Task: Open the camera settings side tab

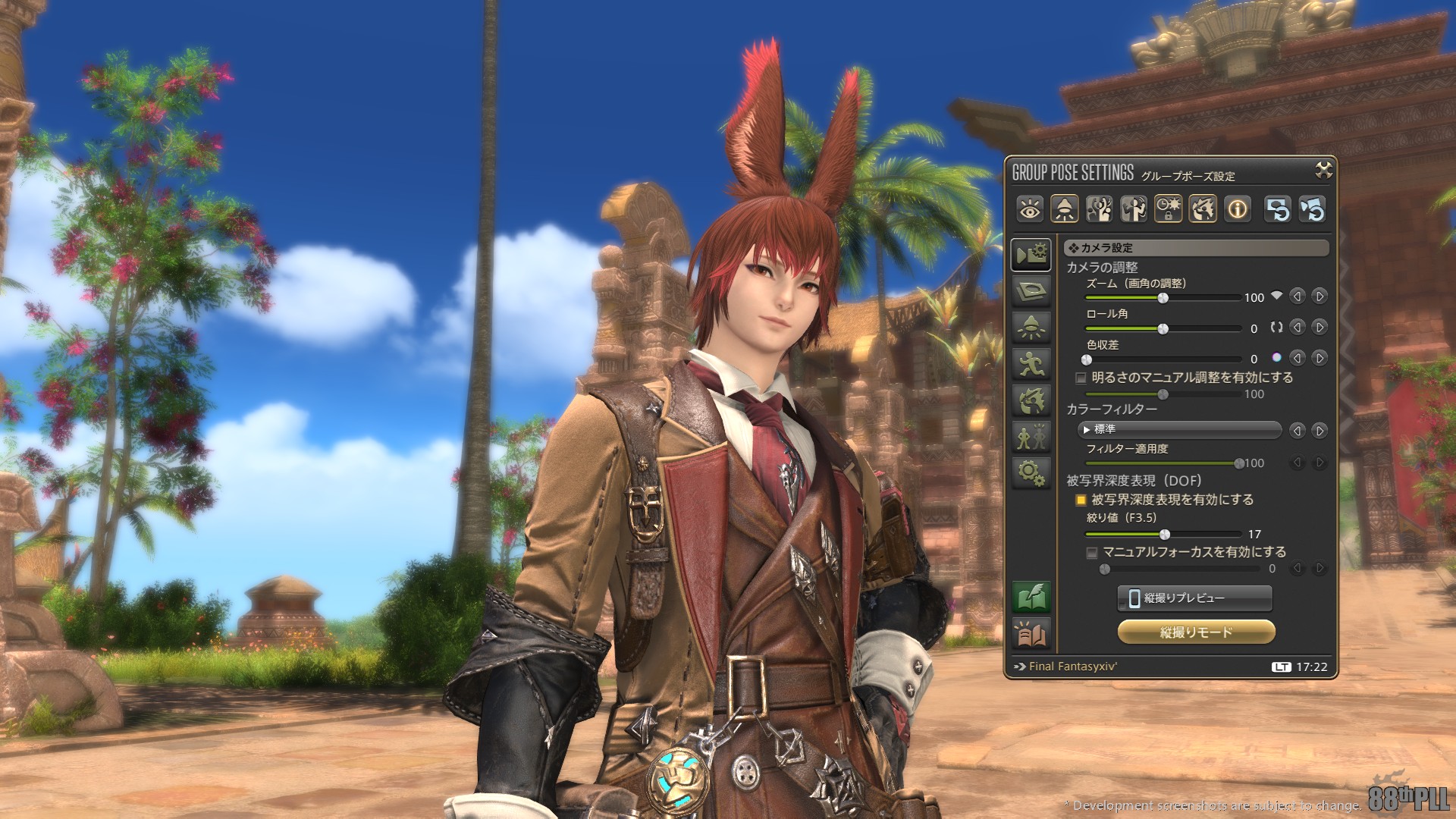Action: tap(1031, 255)
